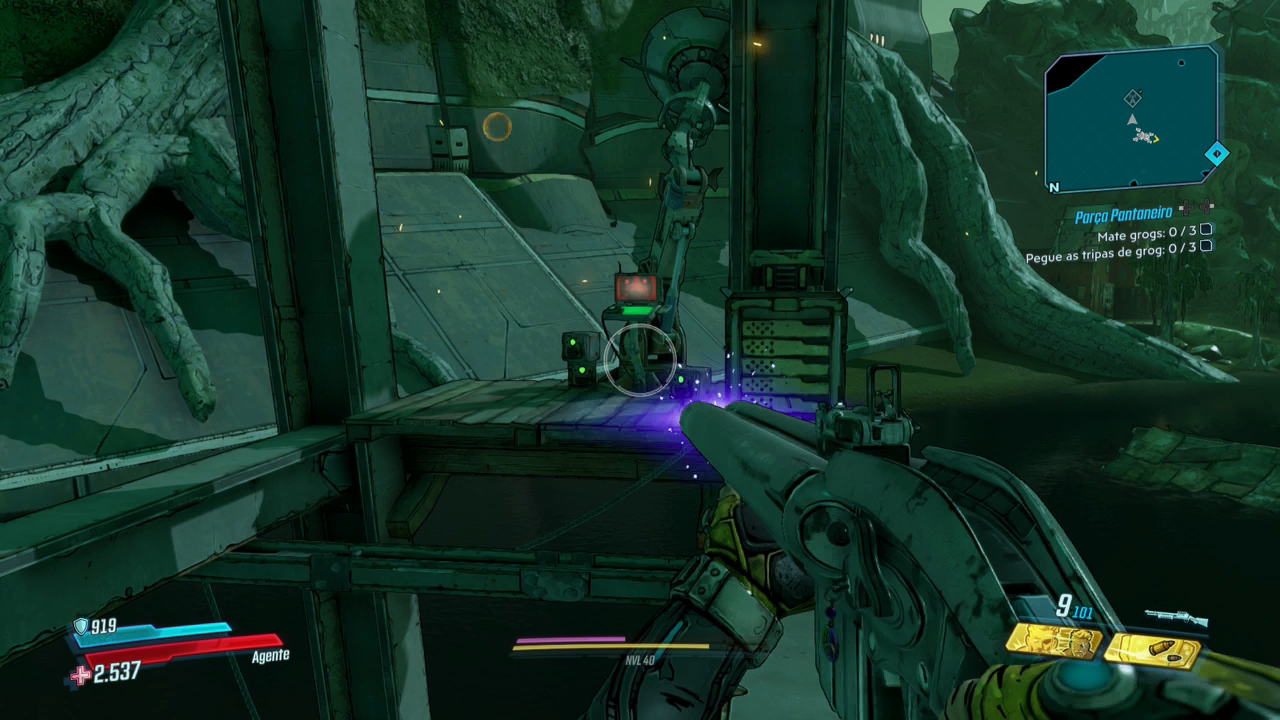Click the Parça Pantaneiro mission title

click(1123, 216)
